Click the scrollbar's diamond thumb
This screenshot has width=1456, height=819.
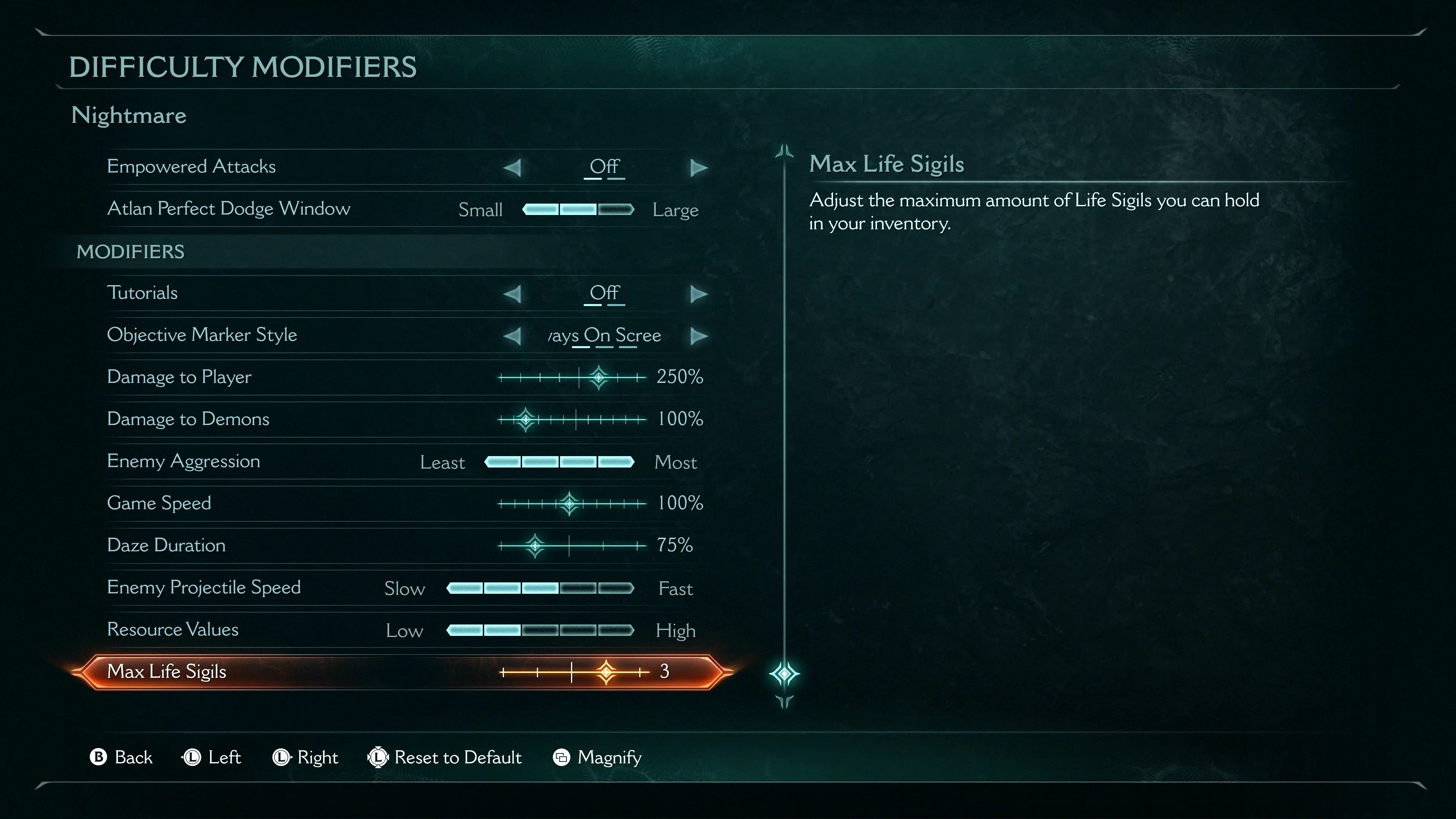(x=784, y=674)
